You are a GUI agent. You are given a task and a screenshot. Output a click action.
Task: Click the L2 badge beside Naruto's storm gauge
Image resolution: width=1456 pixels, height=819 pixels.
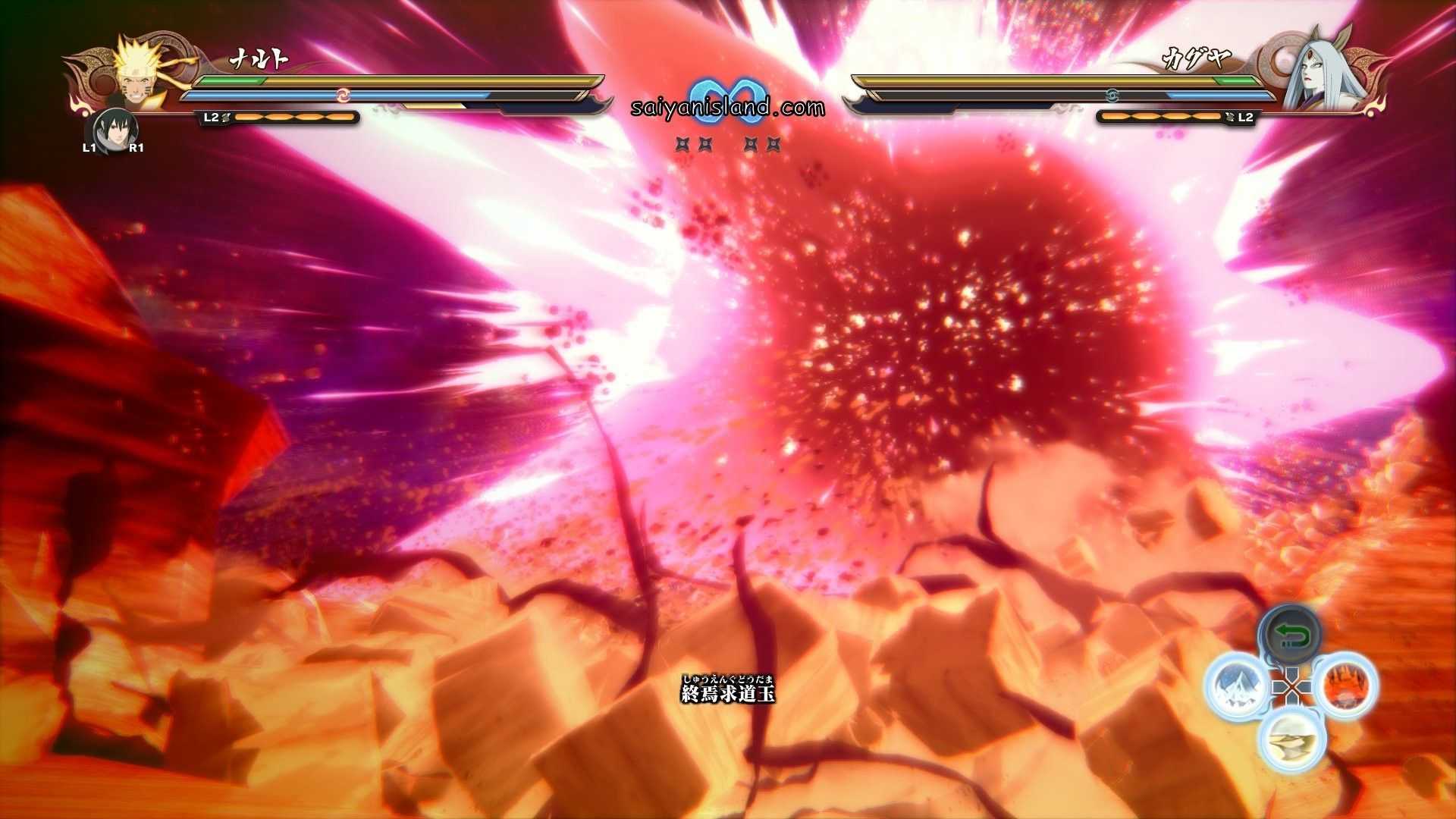211,117
